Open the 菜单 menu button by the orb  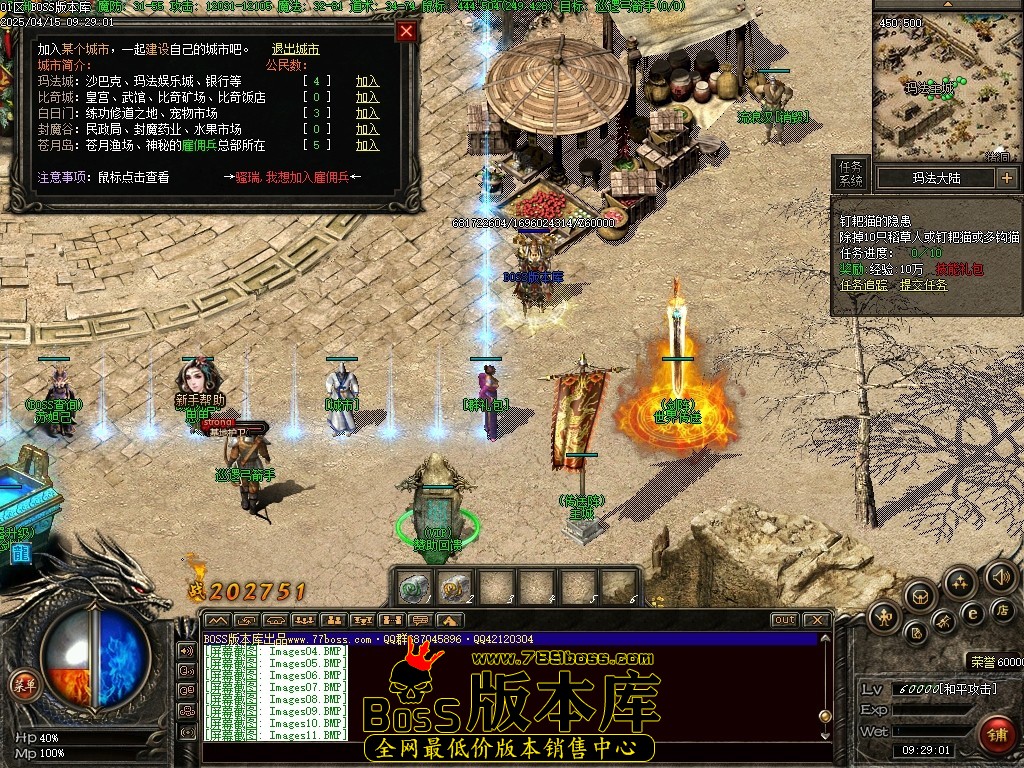tap(24, 685)
